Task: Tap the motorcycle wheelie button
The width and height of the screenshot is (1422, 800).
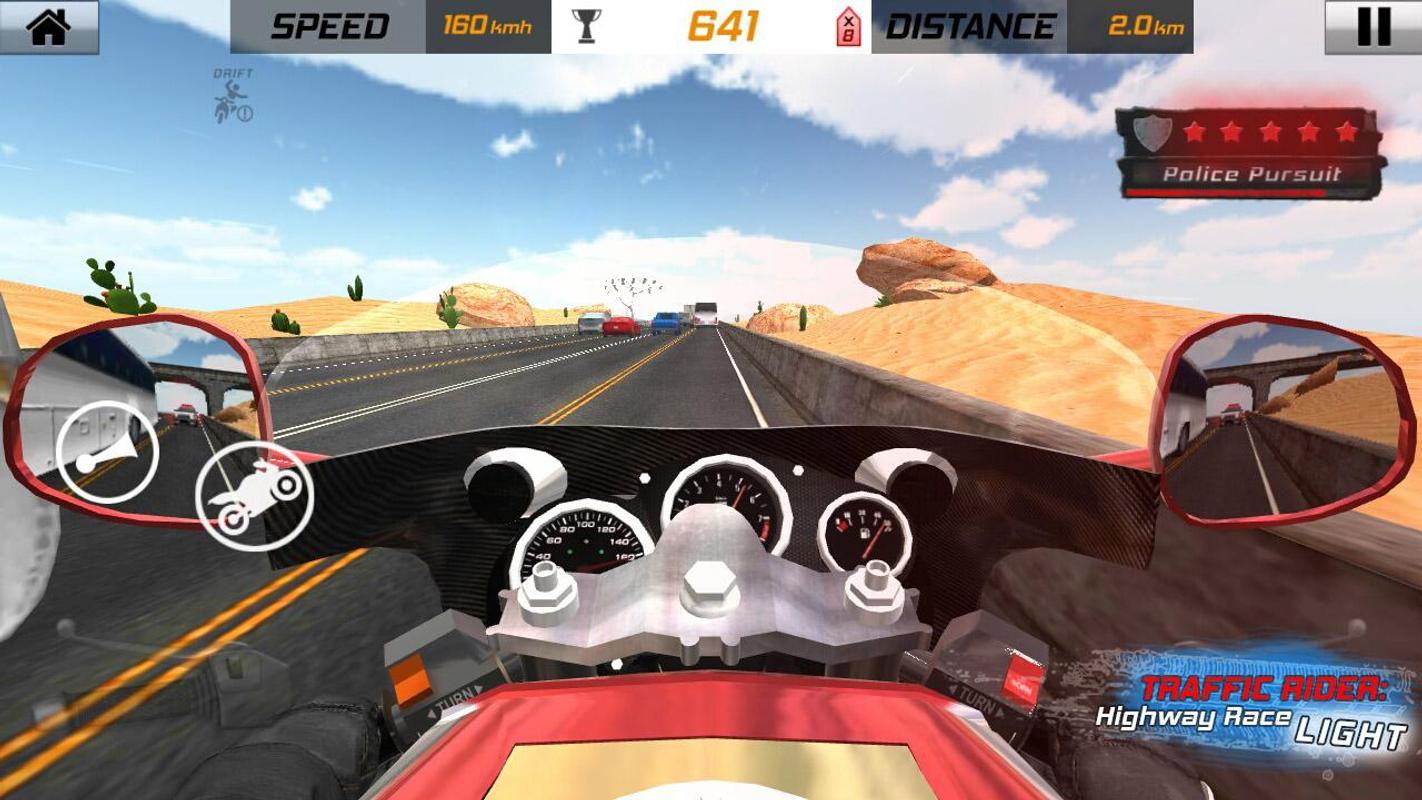Action: point(255,494)
